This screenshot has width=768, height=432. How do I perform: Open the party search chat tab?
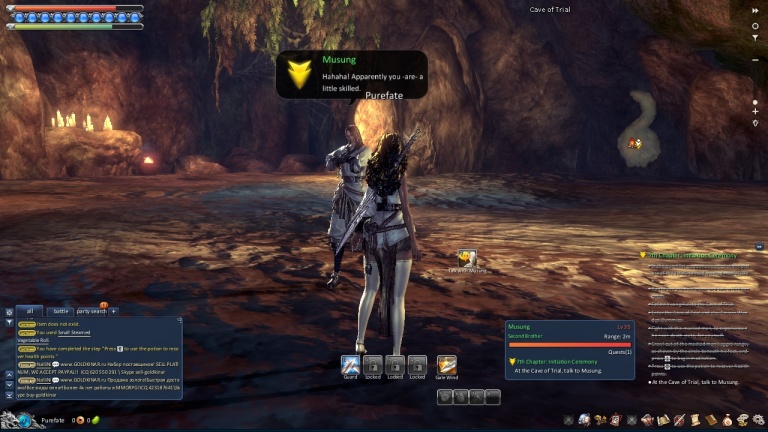click(x=91, y=311)
